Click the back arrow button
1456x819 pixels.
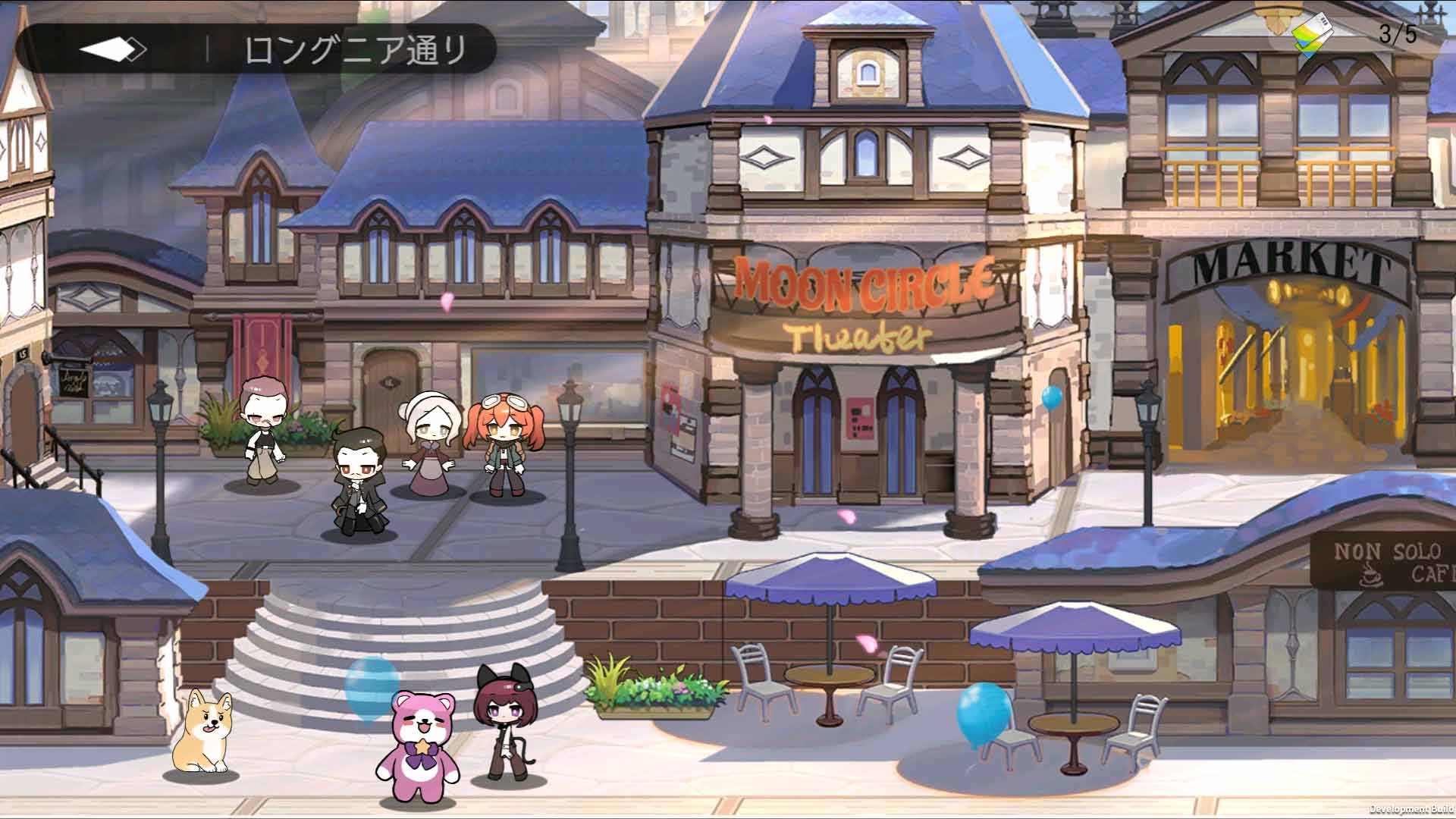click(112, 50)
